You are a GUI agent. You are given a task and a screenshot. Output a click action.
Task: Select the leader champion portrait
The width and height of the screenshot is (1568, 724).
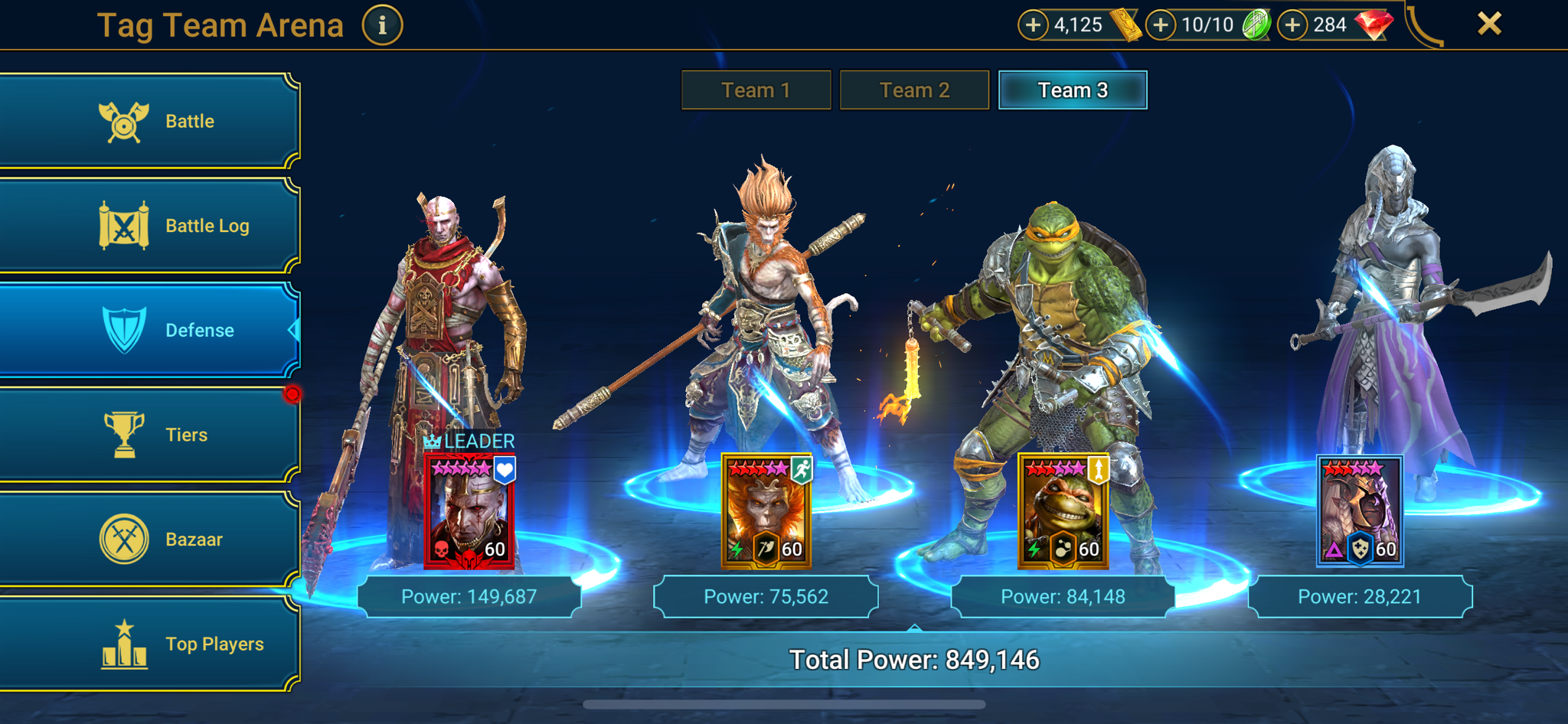[x=469, y=511]
